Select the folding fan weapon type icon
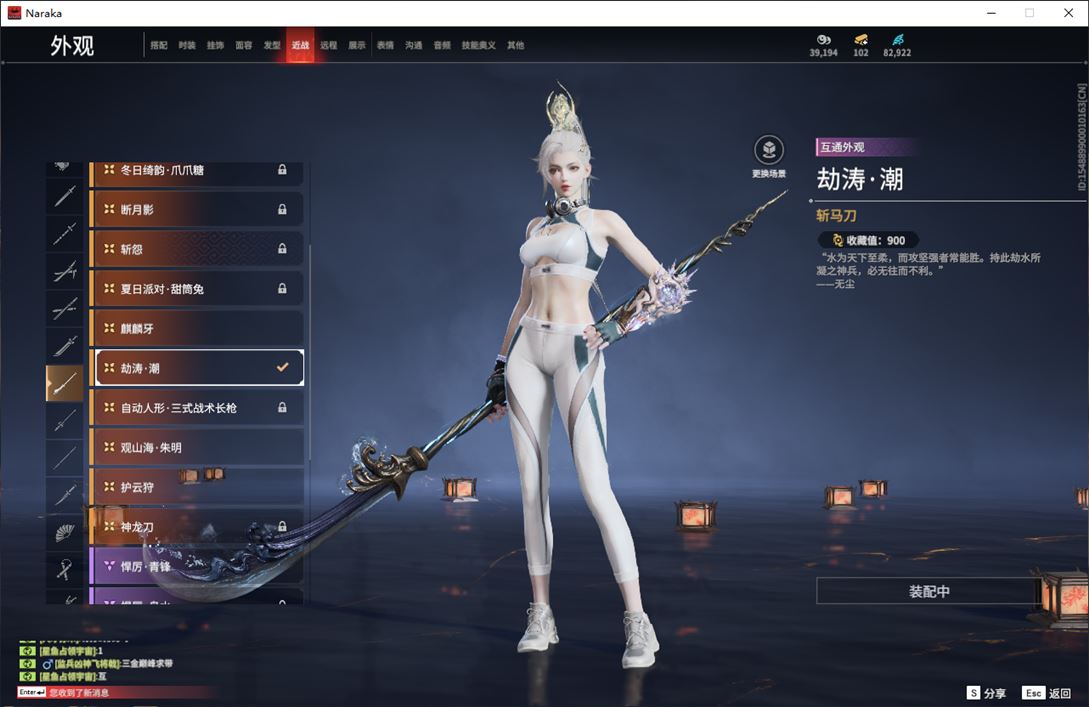The image size is (1089, 707). [x=65, y=533]
